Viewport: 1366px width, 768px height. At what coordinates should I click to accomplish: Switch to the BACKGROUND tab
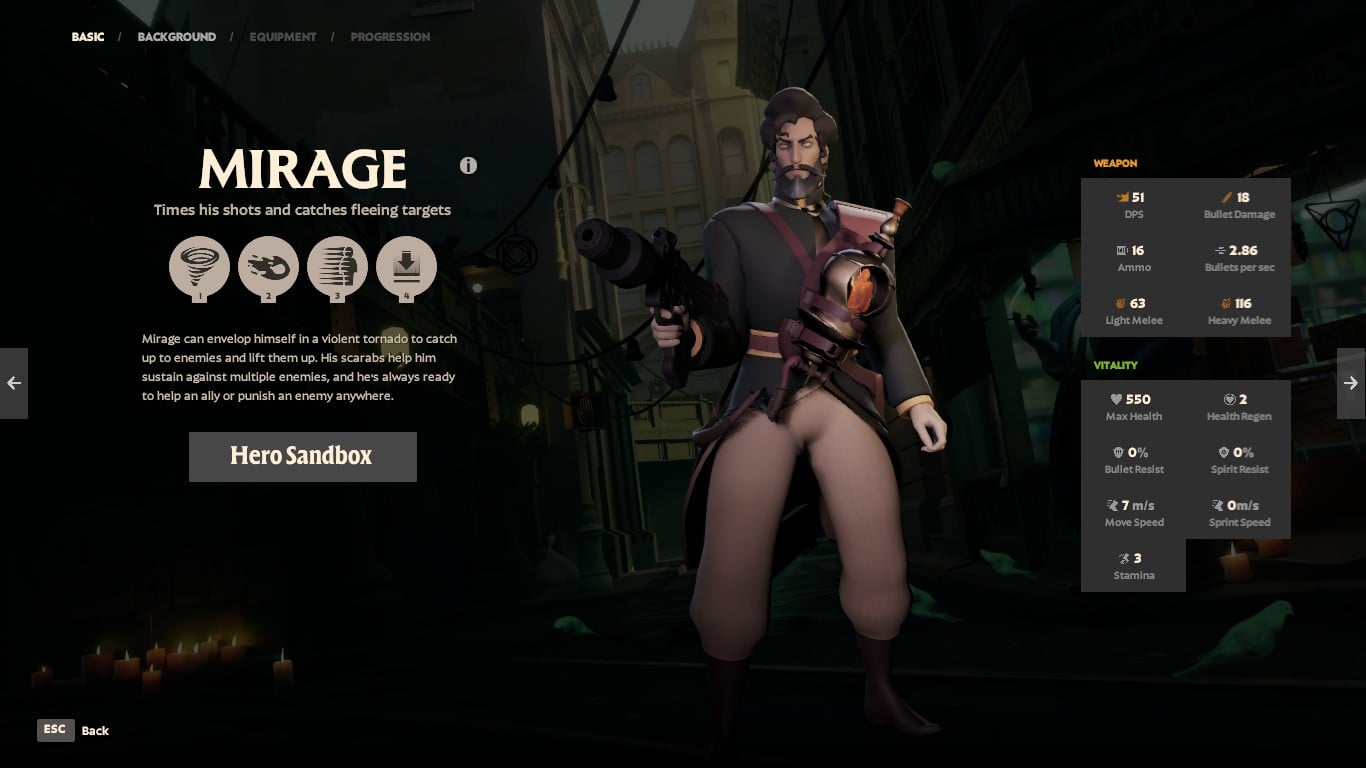177,36
